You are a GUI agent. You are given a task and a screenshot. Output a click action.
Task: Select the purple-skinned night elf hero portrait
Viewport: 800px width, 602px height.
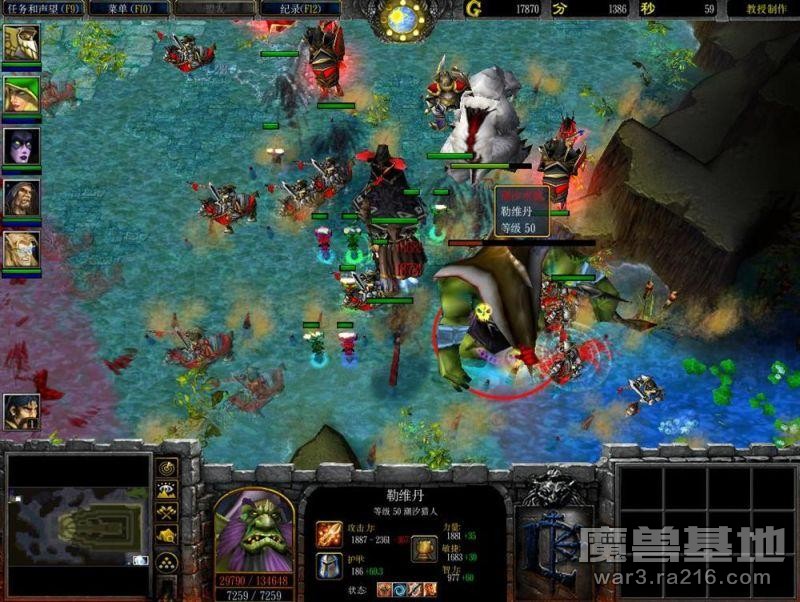21,146
